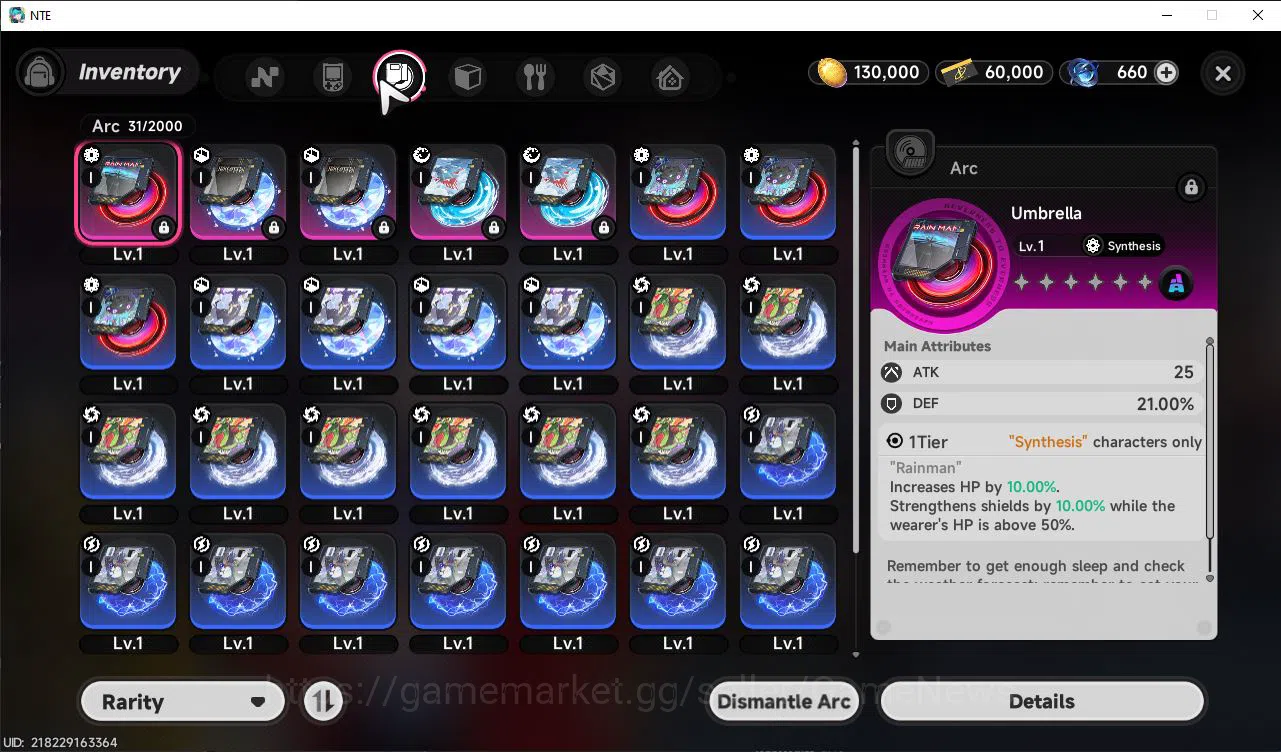Screen dimensions: 1281x752
Task: Select the gem/fragment inventory category
Action: point(602,76)
